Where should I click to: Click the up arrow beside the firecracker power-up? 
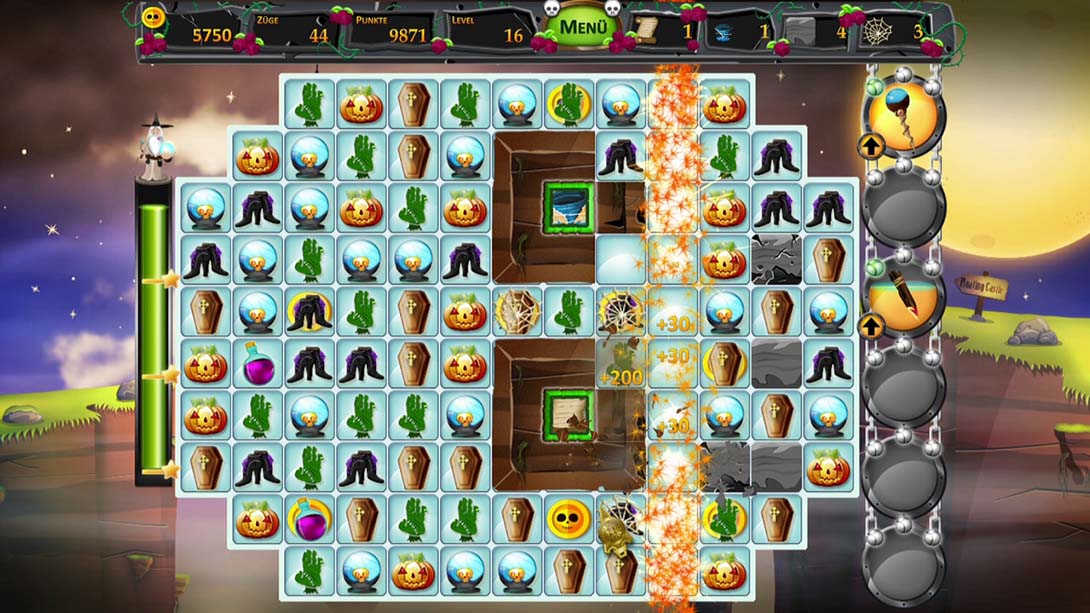(x=870, y=326)
